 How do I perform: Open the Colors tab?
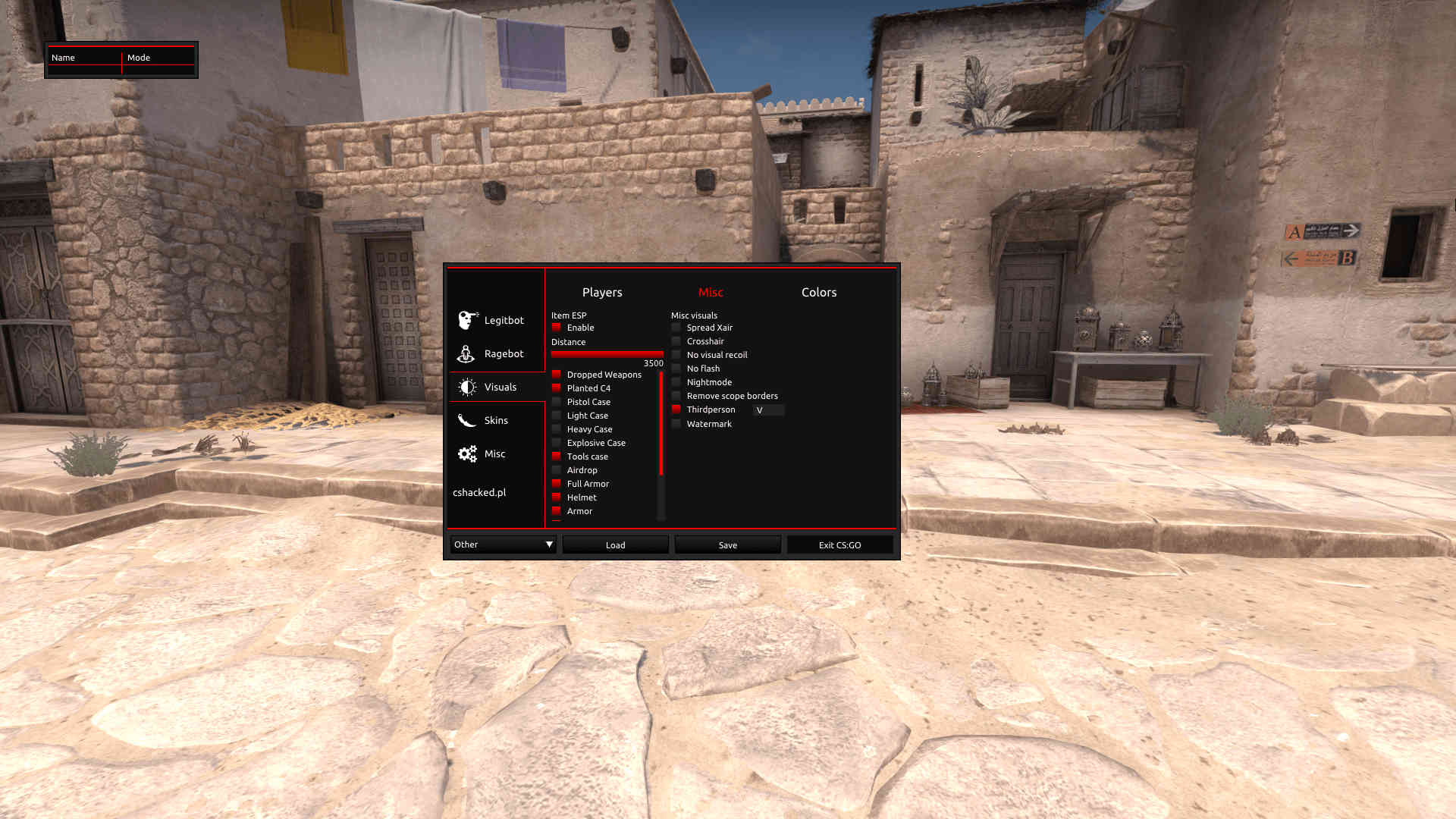(819, 292)
